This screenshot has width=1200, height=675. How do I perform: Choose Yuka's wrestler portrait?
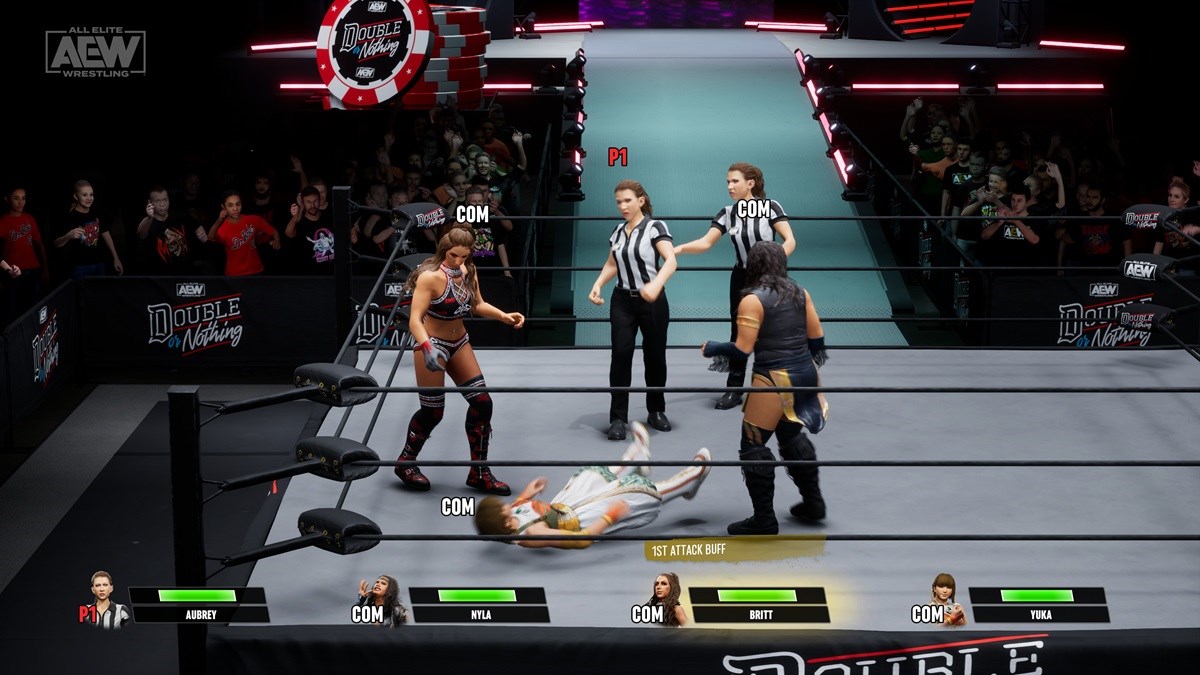pyautogui.click(x=947, y=599)
